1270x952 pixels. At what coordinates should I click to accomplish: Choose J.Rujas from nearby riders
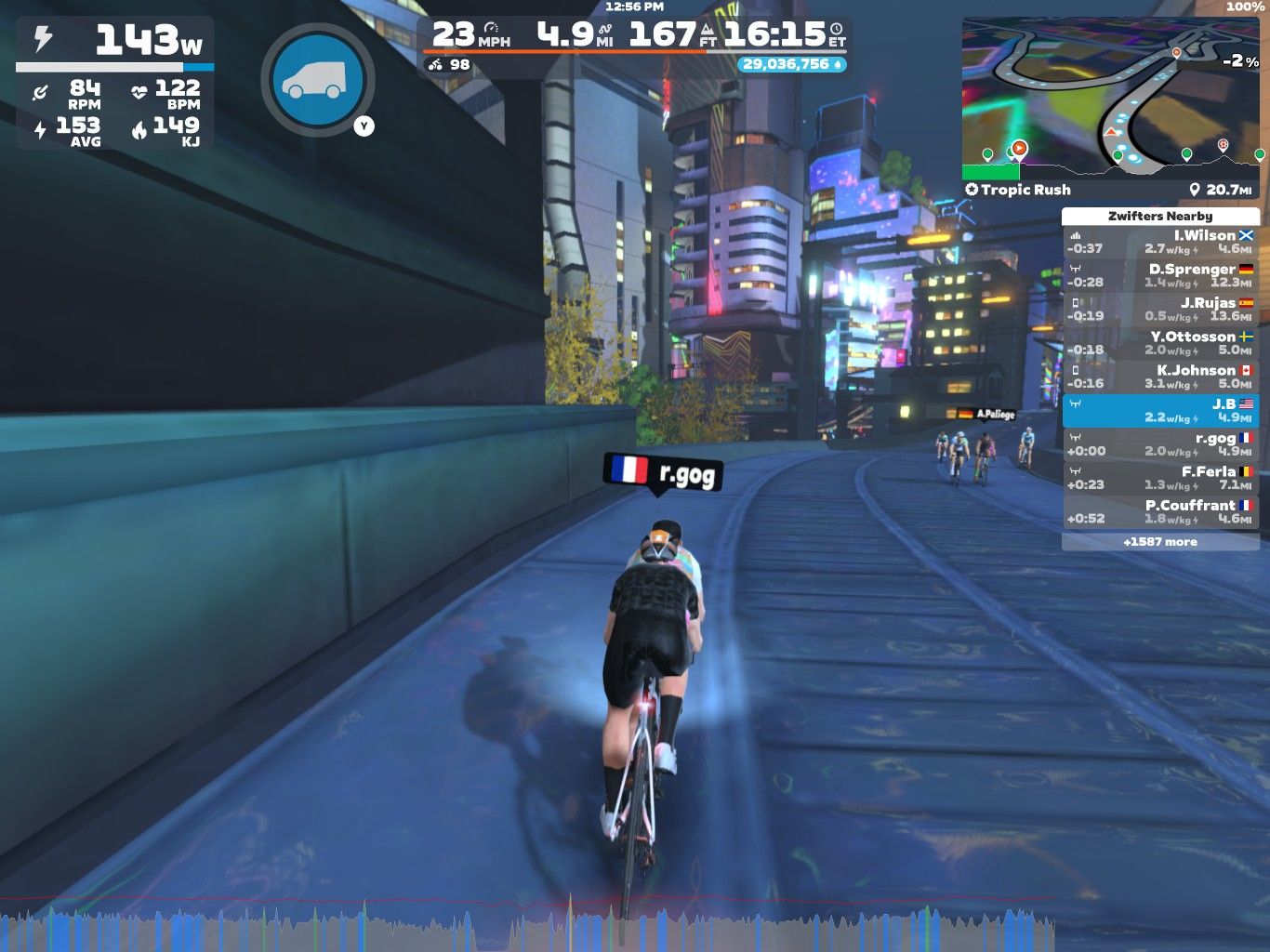1160,310
